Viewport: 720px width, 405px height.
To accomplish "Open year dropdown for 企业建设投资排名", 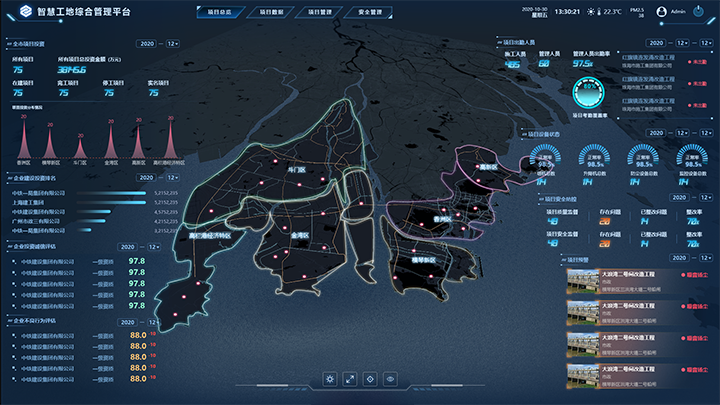I will [147, 179].
